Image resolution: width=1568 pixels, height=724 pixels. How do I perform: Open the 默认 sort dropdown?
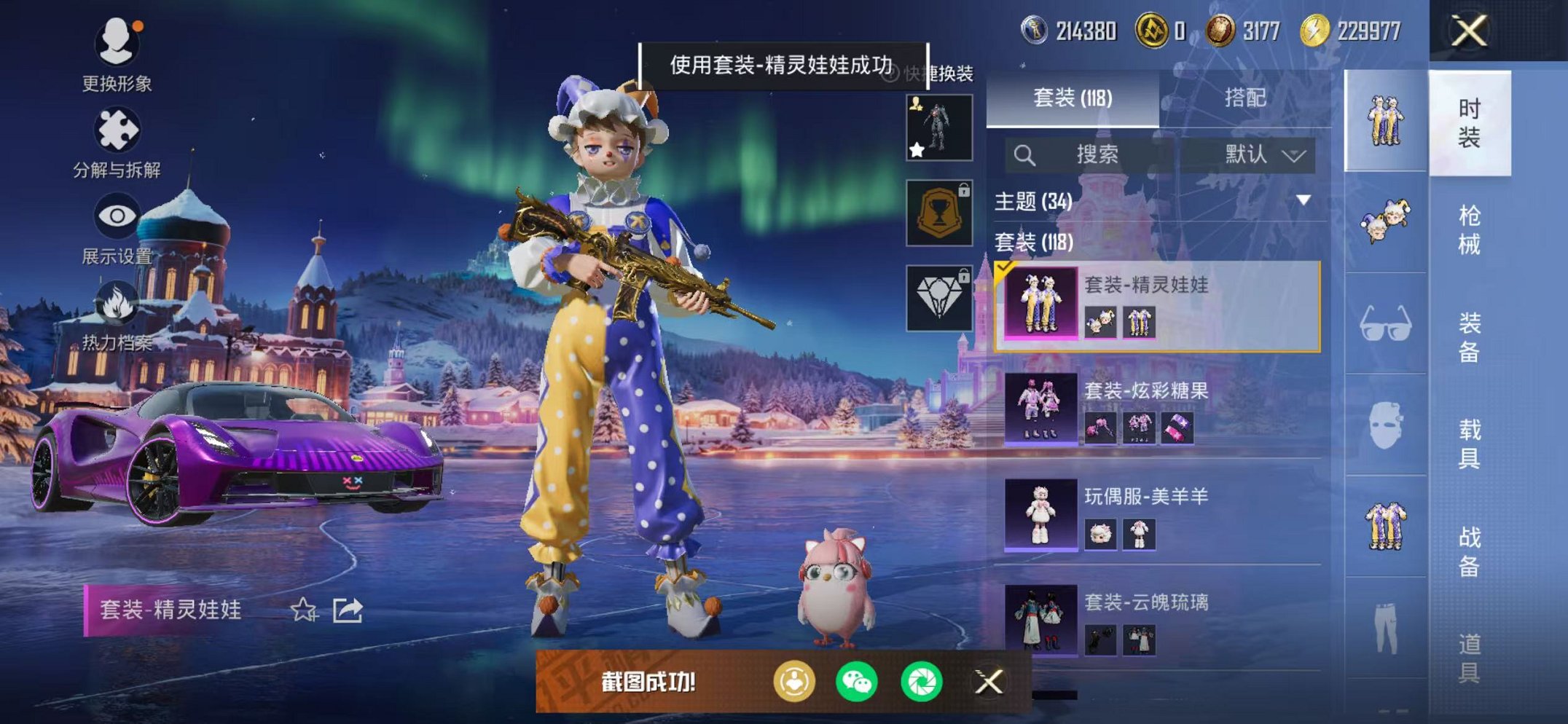(1263, 154)
